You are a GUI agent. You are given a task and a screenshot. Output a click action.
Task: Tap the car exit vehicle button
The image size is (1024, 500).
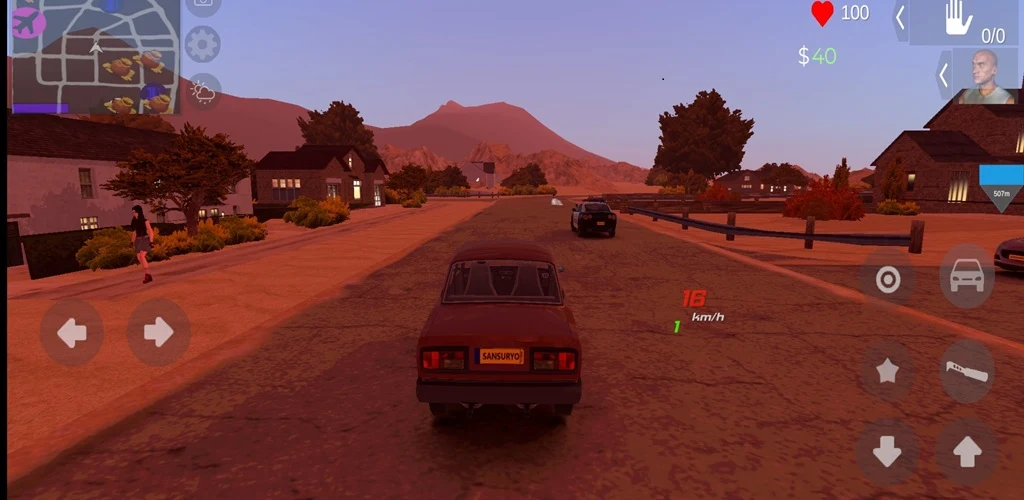[x=967, y=277]
